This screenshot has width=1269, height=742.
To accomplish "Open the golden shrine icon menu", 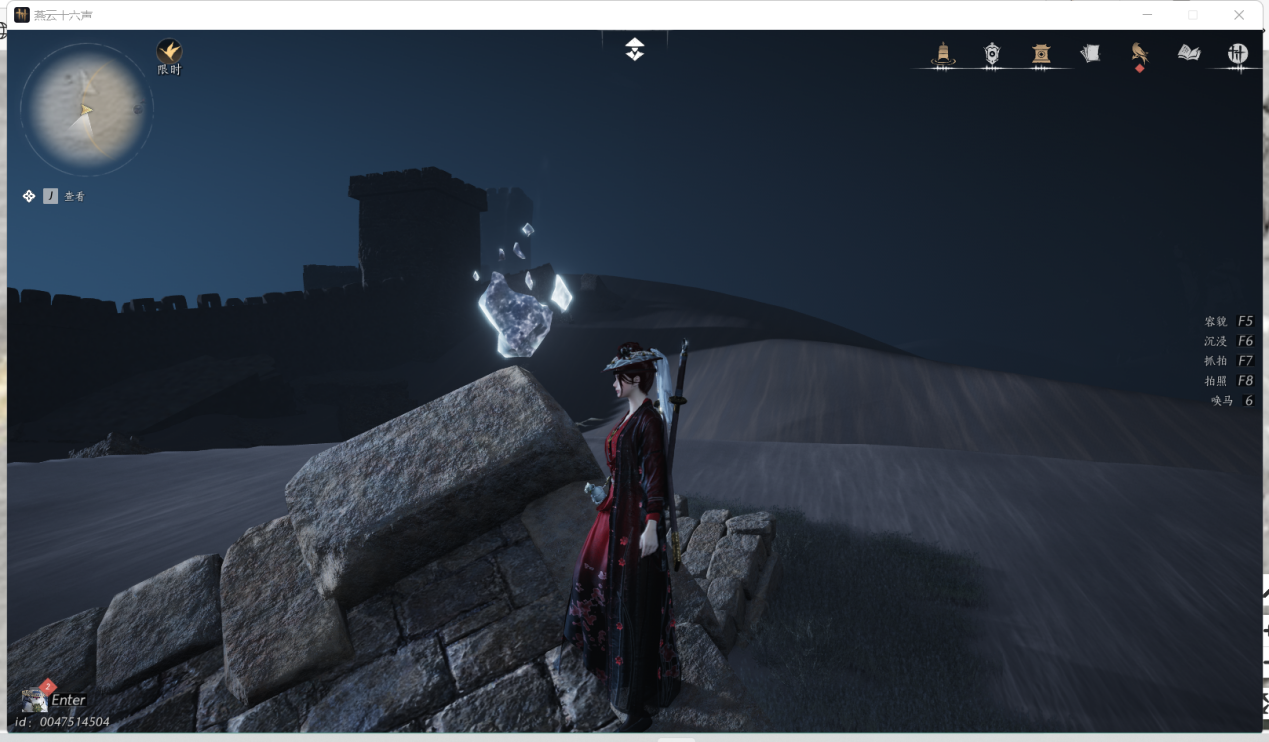I will click(1041, 54).
